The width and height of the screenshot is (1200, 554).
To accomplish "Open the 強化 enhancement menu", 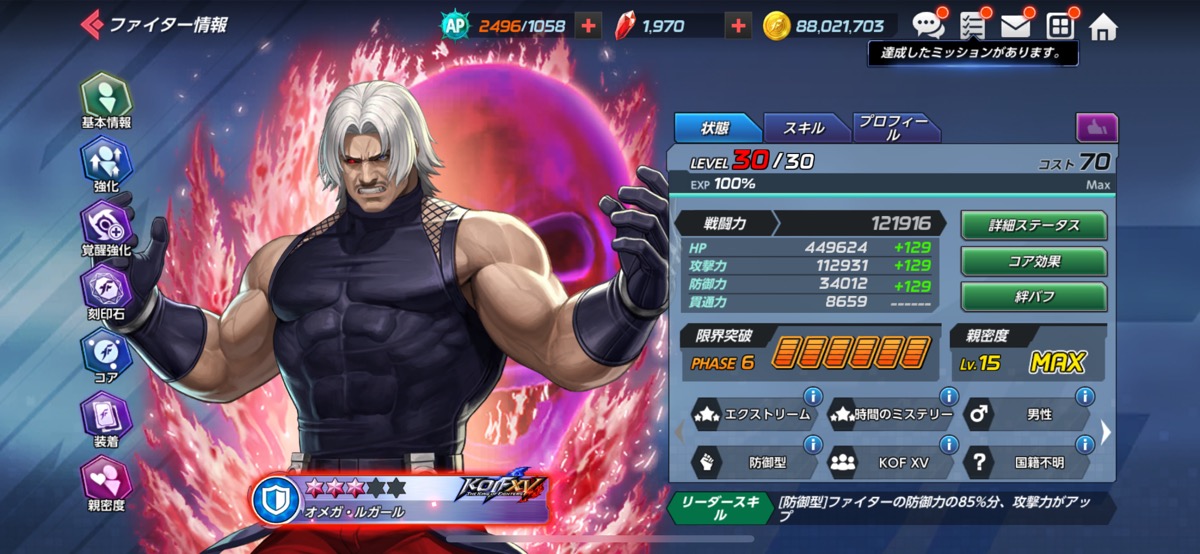I will tap(106, 163).
